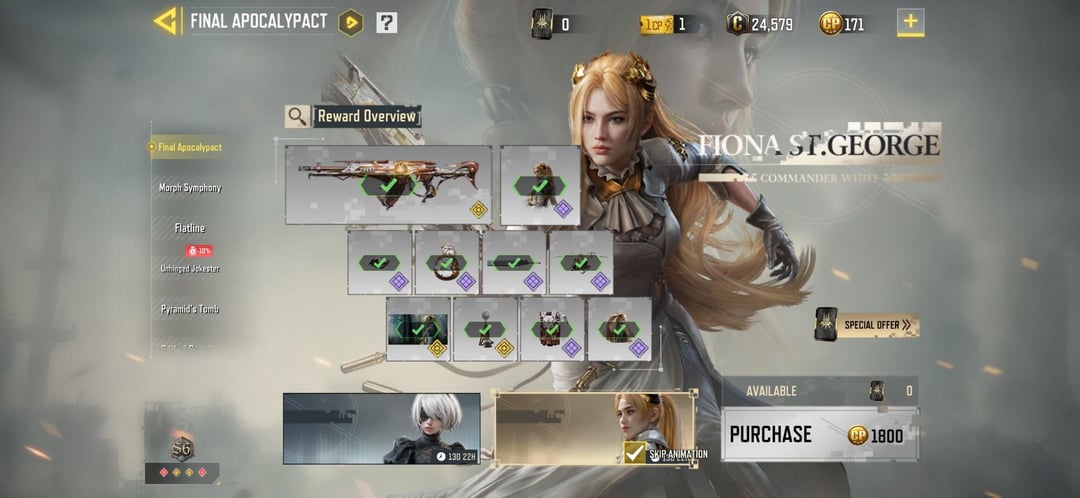1080x498 pixels.
Task: View the calling card reward tile
Action: click(x=418, y=328)
